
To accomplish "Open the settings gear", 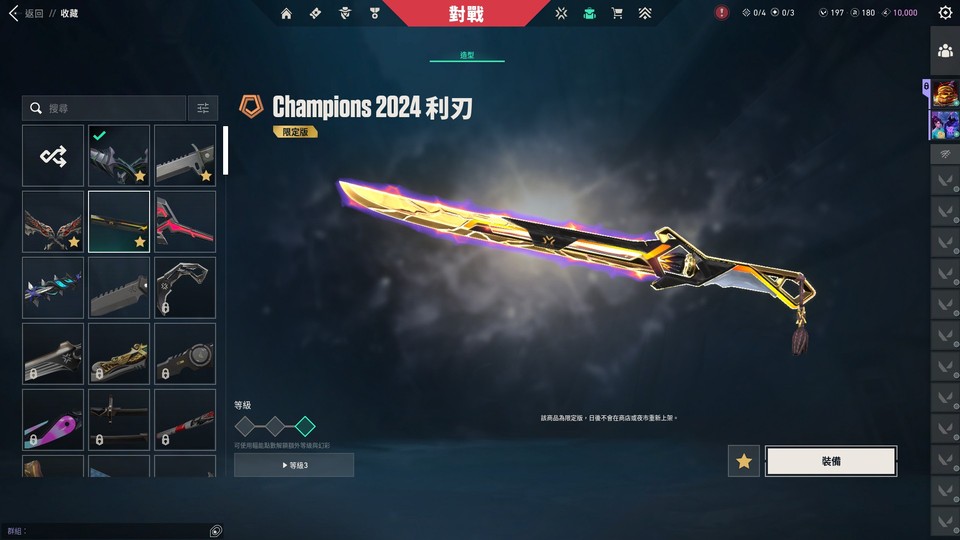I will pos(945,13).
